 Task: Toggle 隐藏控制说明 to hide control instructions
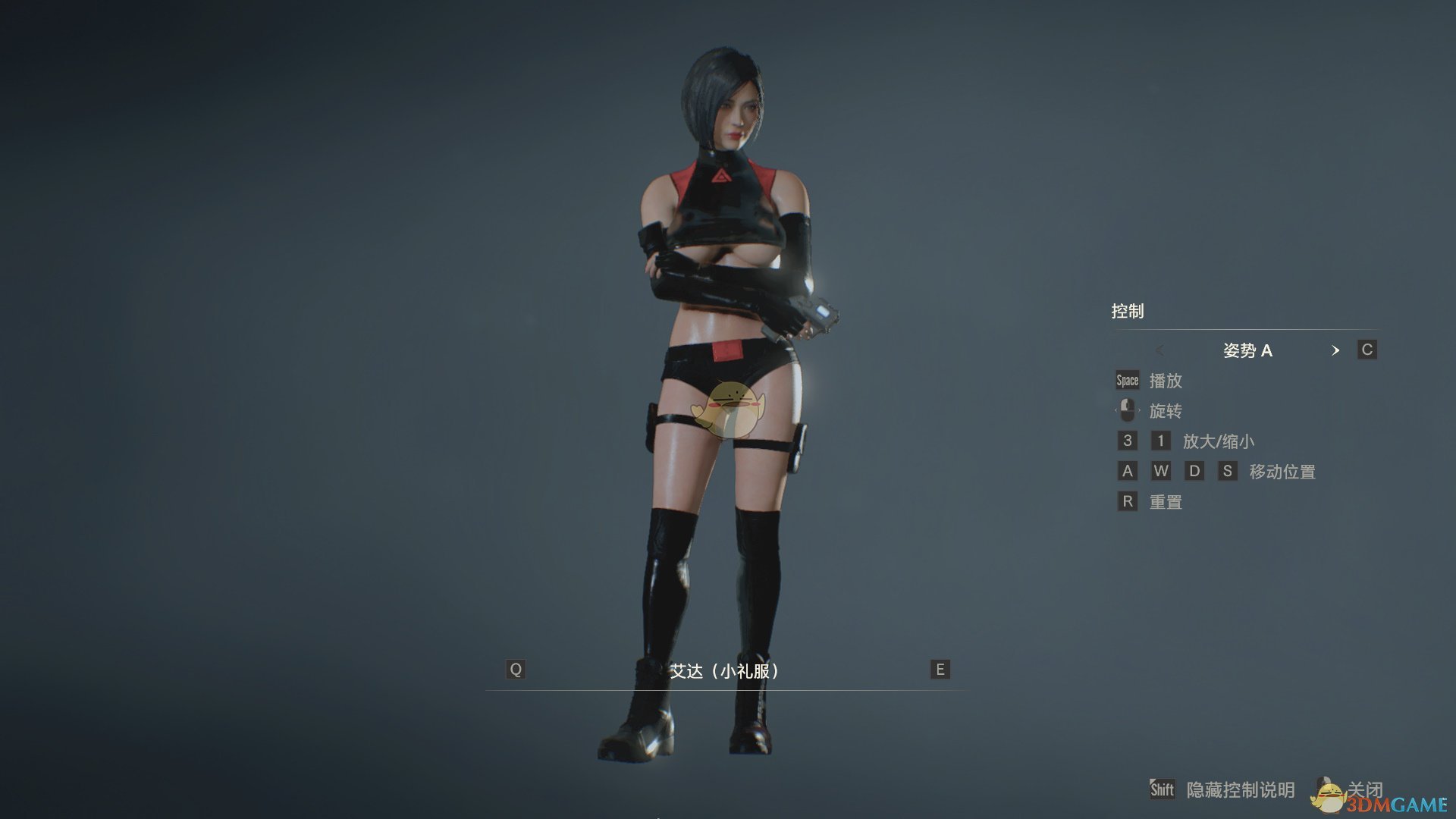pos(1239,789)
